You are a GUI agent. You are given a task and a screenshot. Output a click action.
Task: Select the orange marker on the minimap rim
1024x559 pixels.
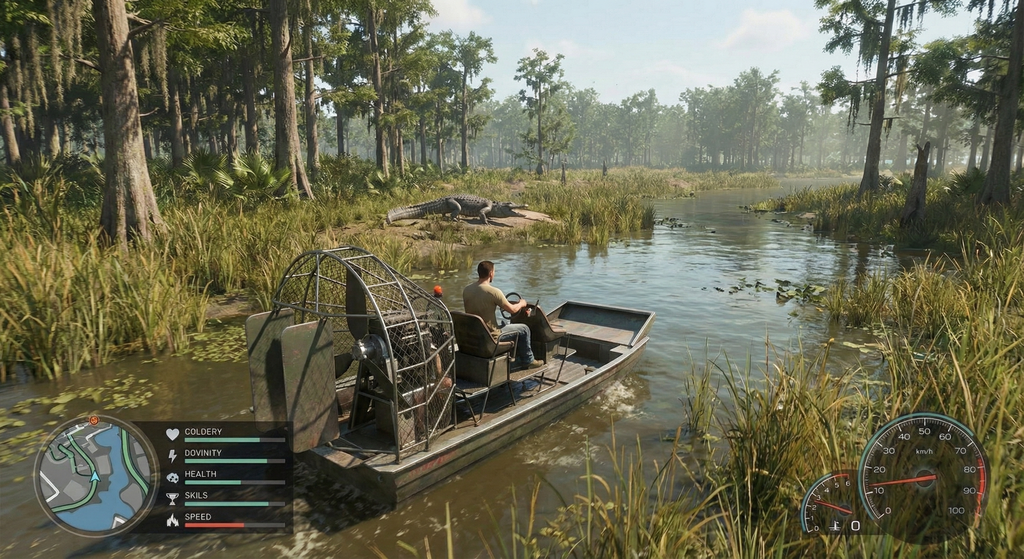click(94, 421)
